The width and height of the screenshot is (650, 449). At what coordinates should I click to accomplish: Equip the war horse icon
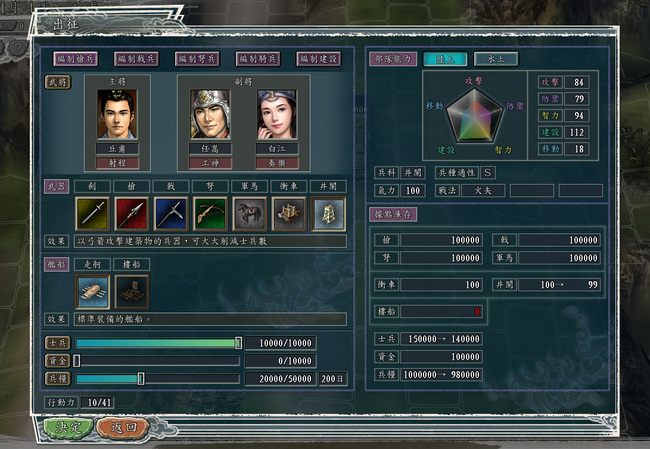point(248,213)
